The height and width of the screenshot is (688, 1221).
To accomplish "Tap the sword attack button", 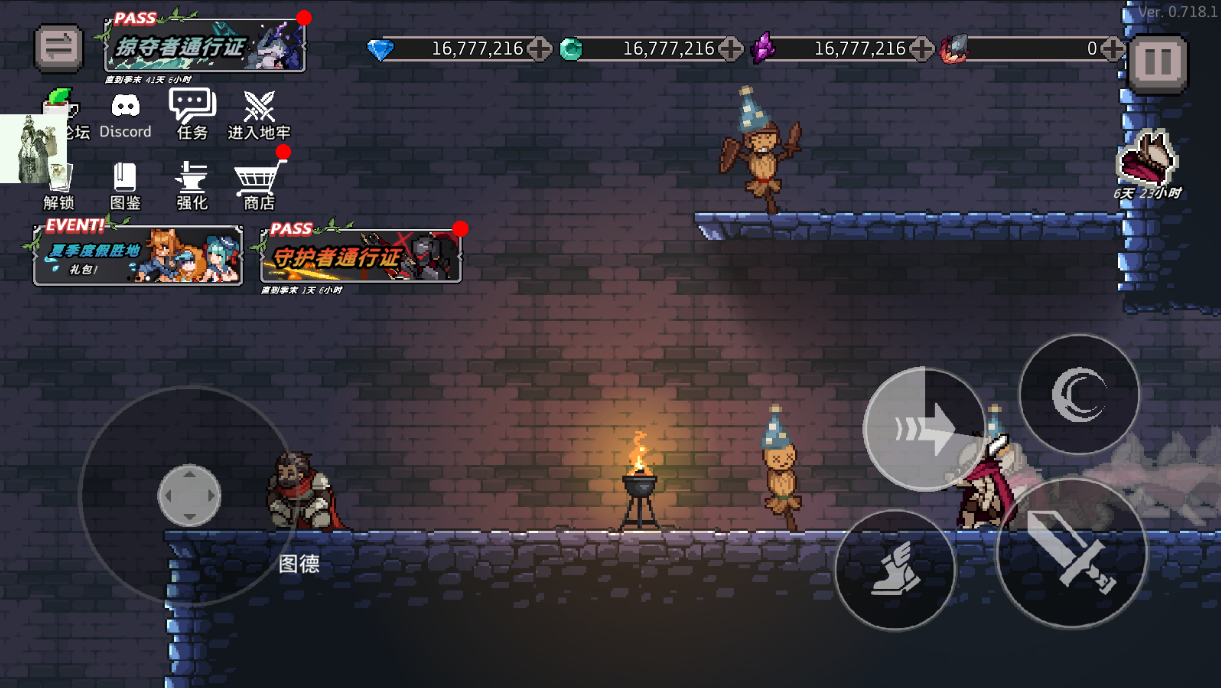I will [x=1071, y=552].
